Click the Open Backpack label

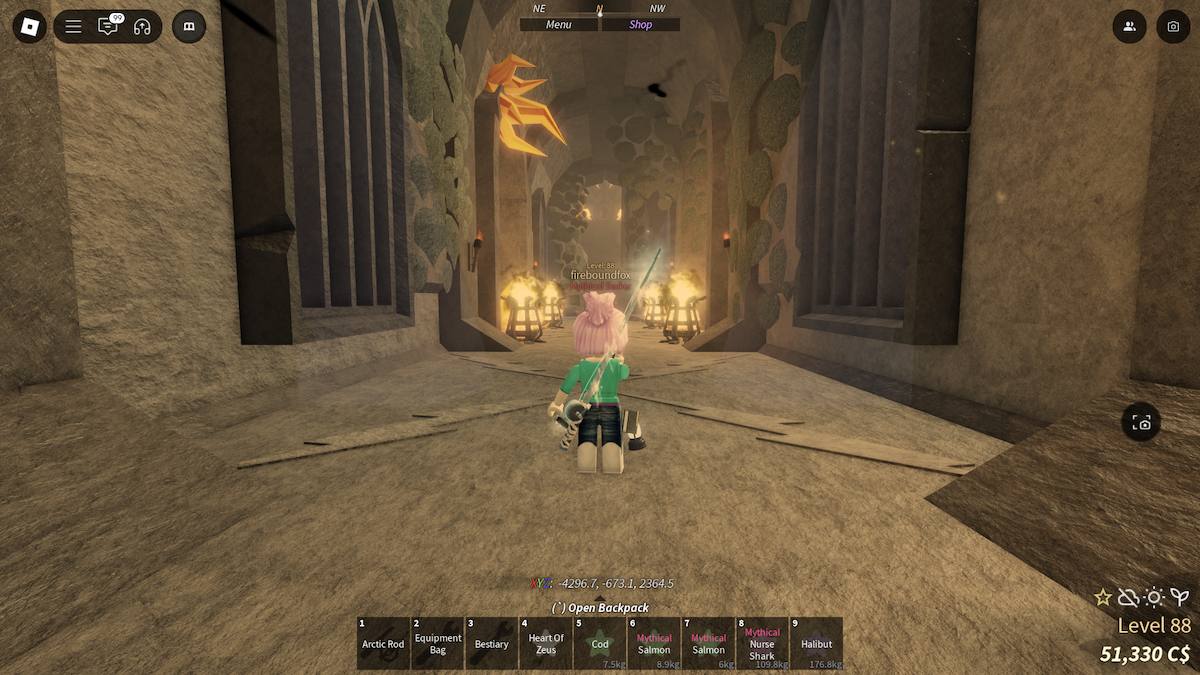pos(600,608)
